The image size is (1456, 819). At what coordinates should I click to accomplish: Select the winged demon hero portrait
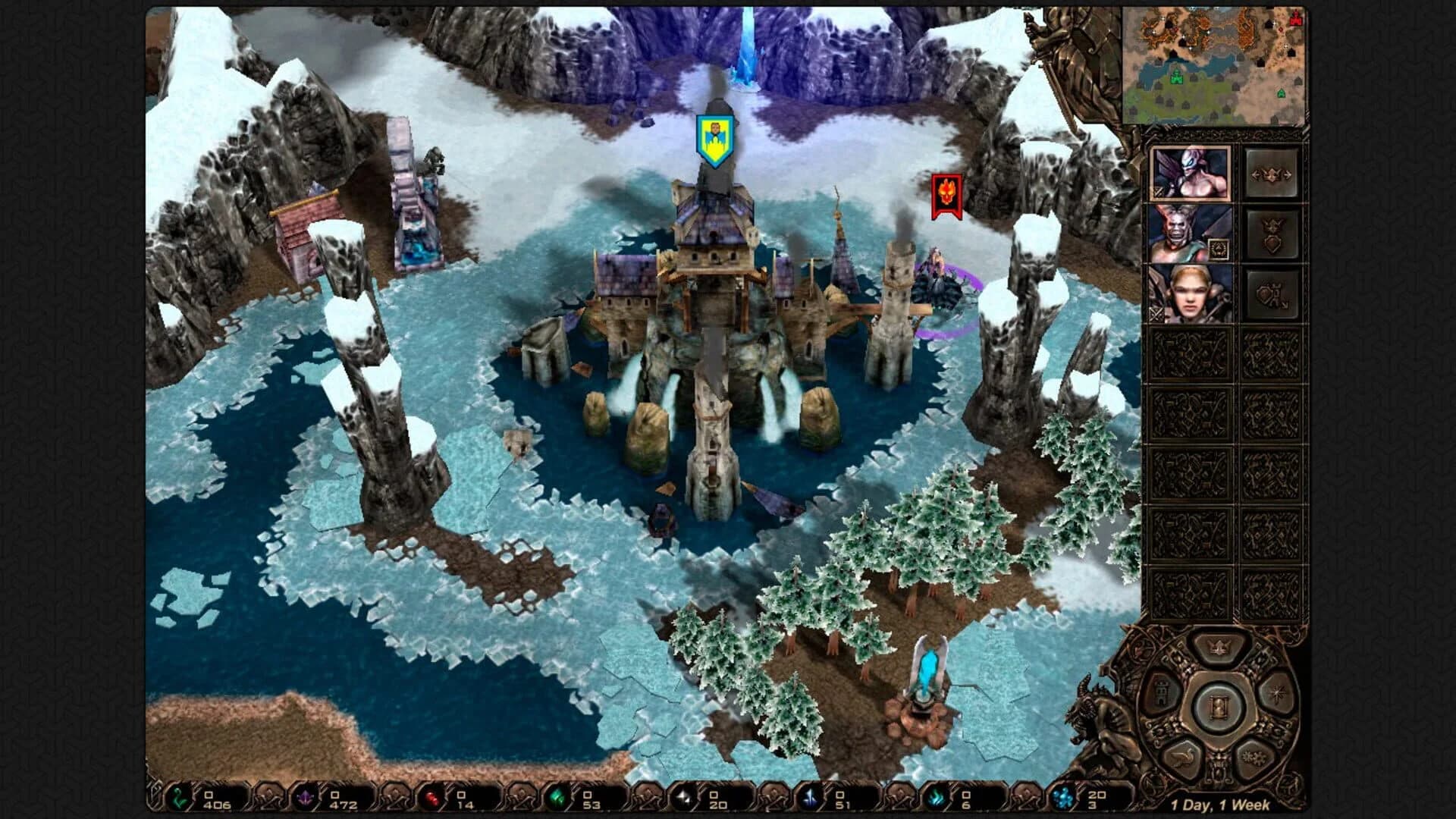[x=1191, y=172]
